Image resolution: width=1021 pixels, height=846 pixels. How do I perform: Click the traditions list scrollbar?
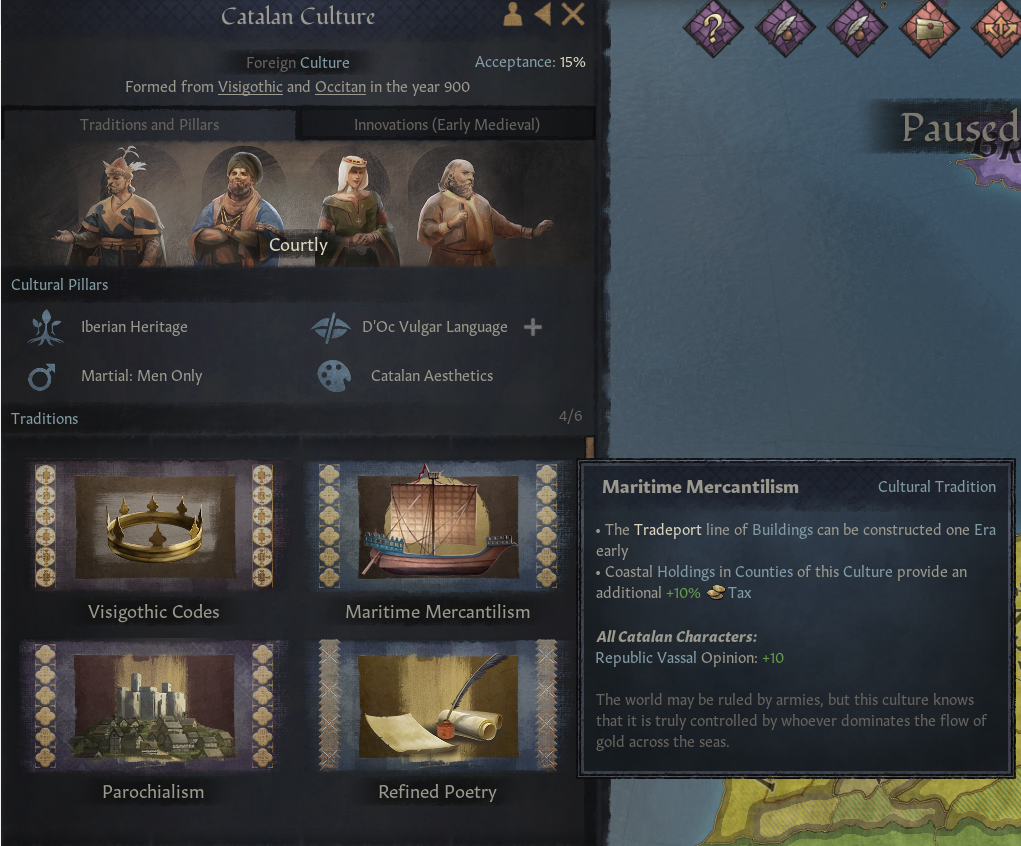590,445
